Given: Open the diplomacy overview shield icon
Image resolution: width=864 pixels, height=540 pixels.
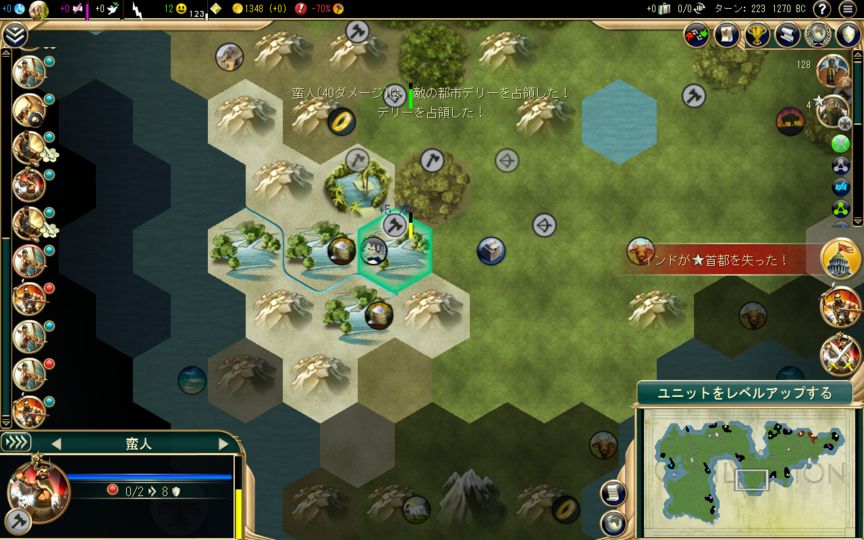Looking at the screenshot, I should (848, 35).
